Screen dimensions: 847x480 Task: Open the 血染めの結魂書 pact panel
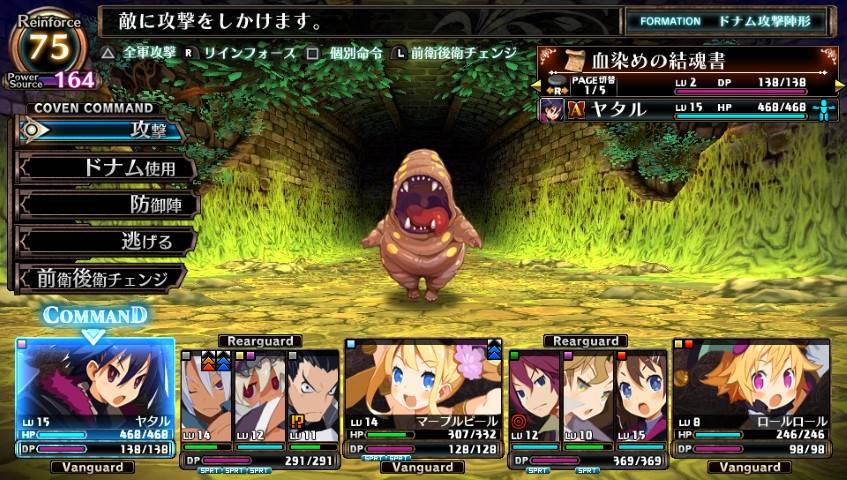(x=688, y=59)
